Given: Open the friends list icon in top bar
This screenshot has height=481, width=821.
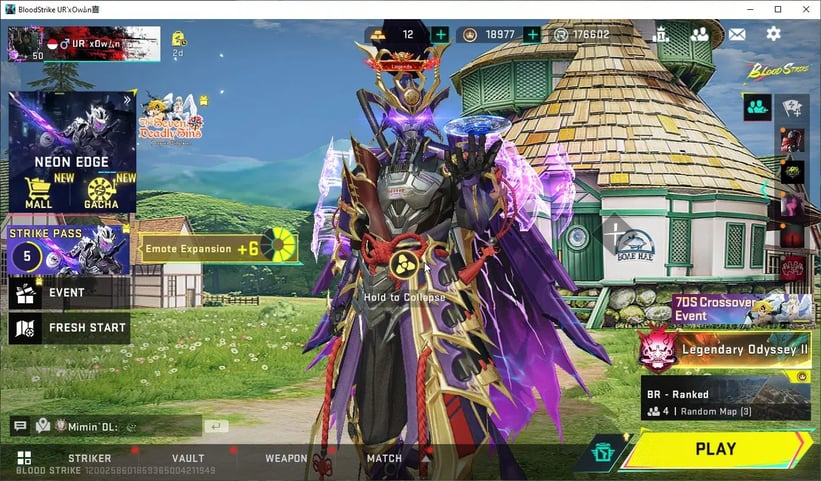Looking at the screenshot, I should (x=699, y=34).
